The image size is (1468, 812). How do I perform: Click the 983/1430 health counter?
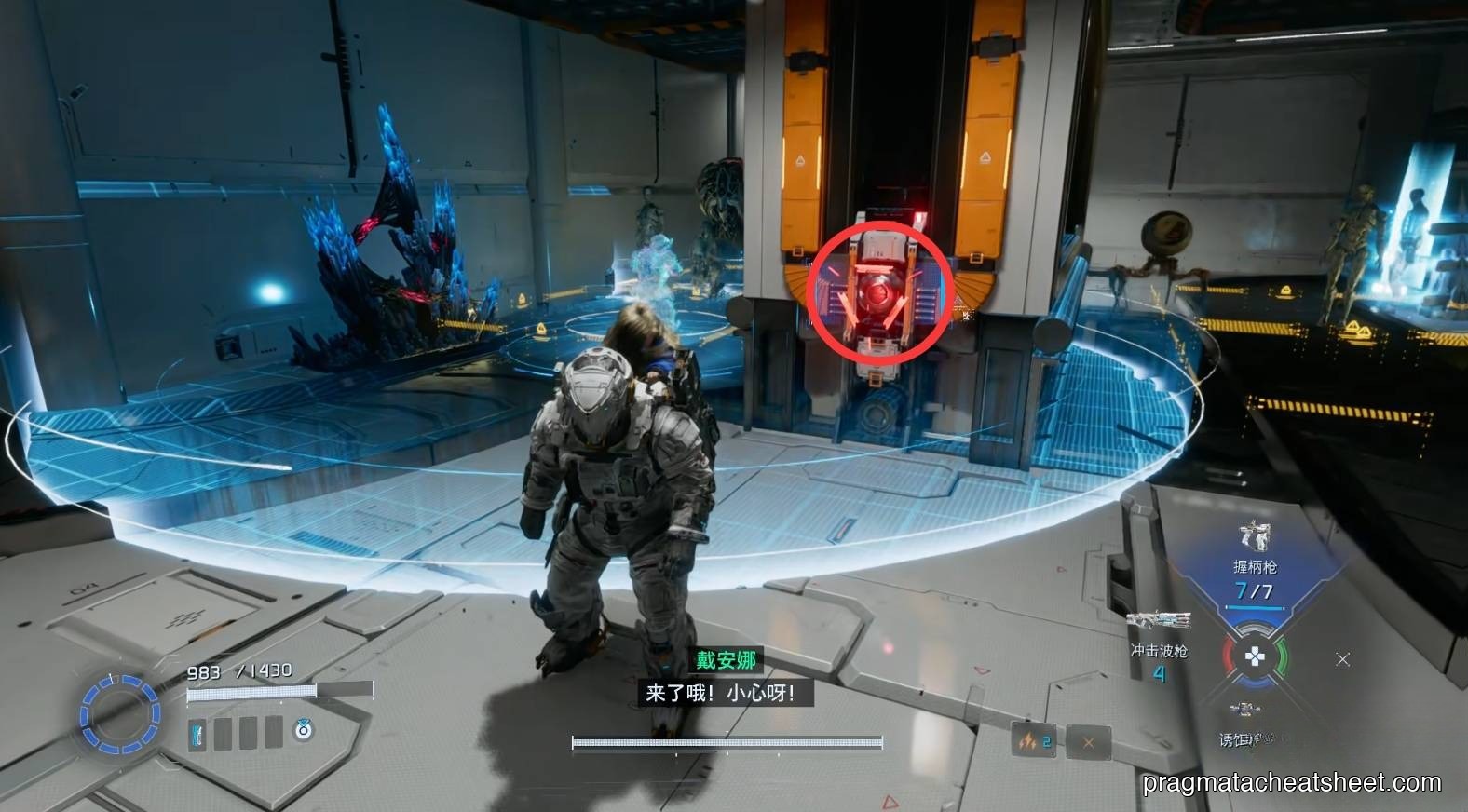point(238,670)
